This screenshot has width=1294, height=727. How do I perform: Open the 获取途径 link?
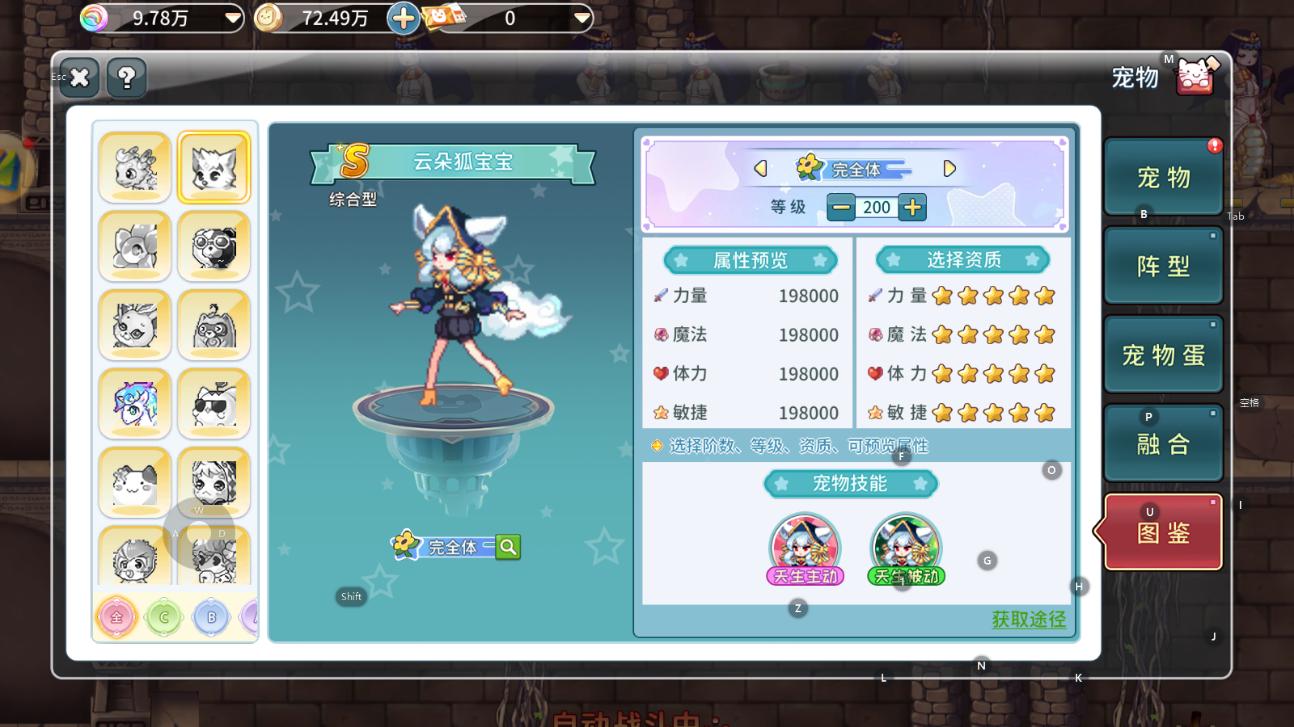[x=1028, y=620]
